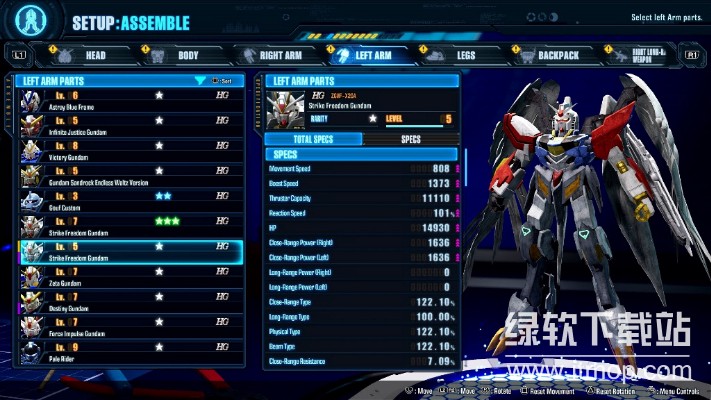This screenshot has width=711, height=400.
Task: Show the Right Long-Range Weapon tab
Action: click(638, 55)
